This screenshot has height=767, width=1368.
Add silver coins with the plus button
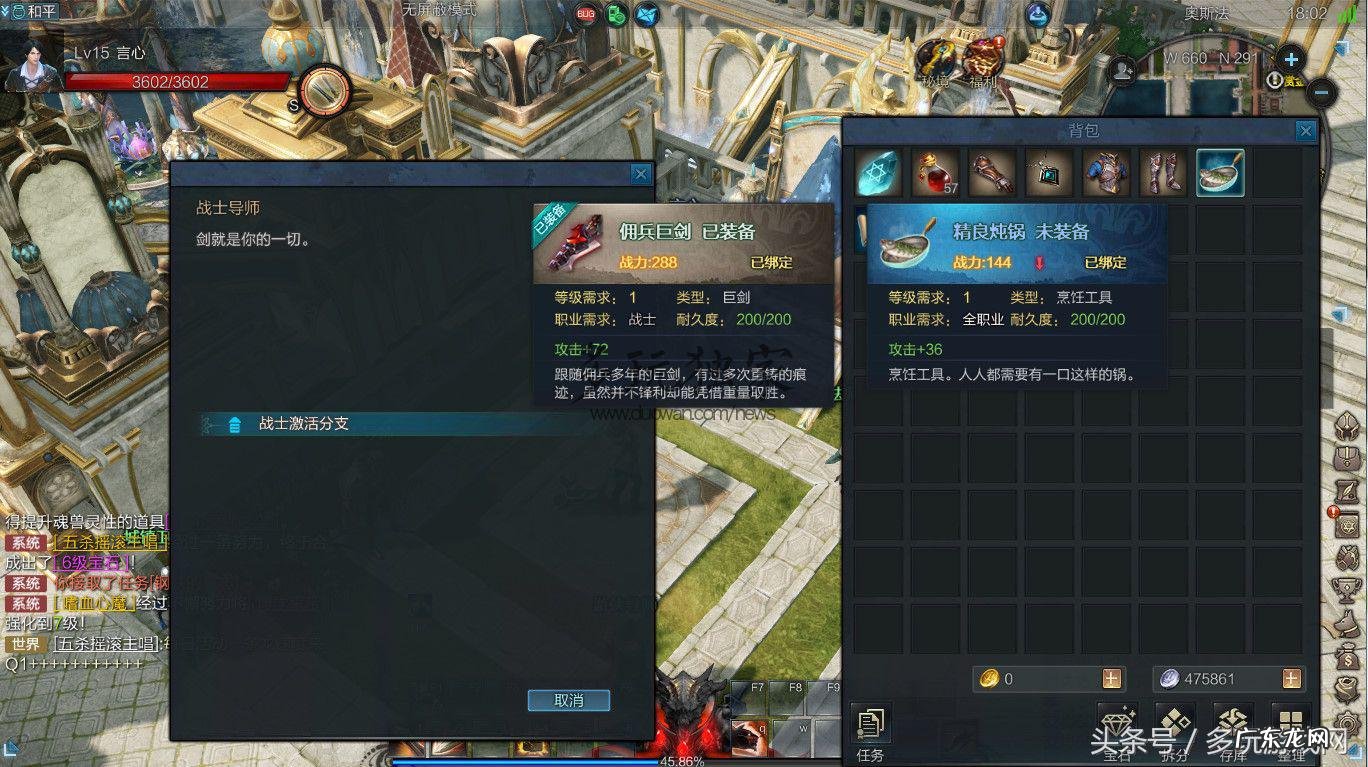tap(1291, 679)
